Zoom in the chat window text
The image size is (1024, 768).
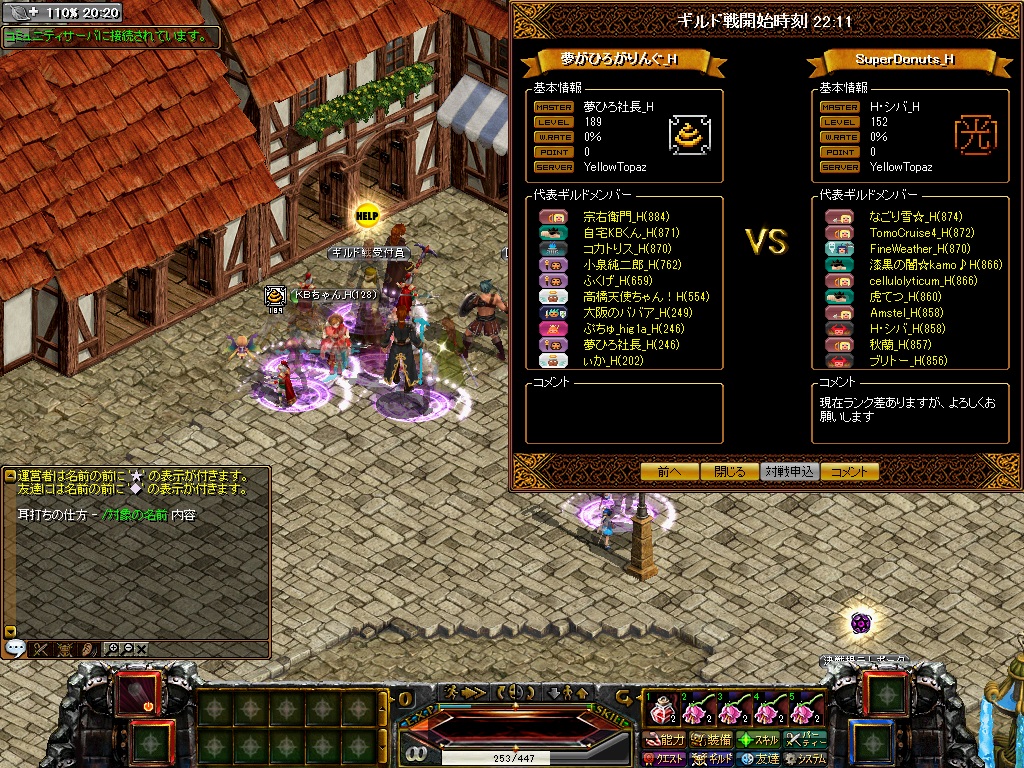coord(113,648)
